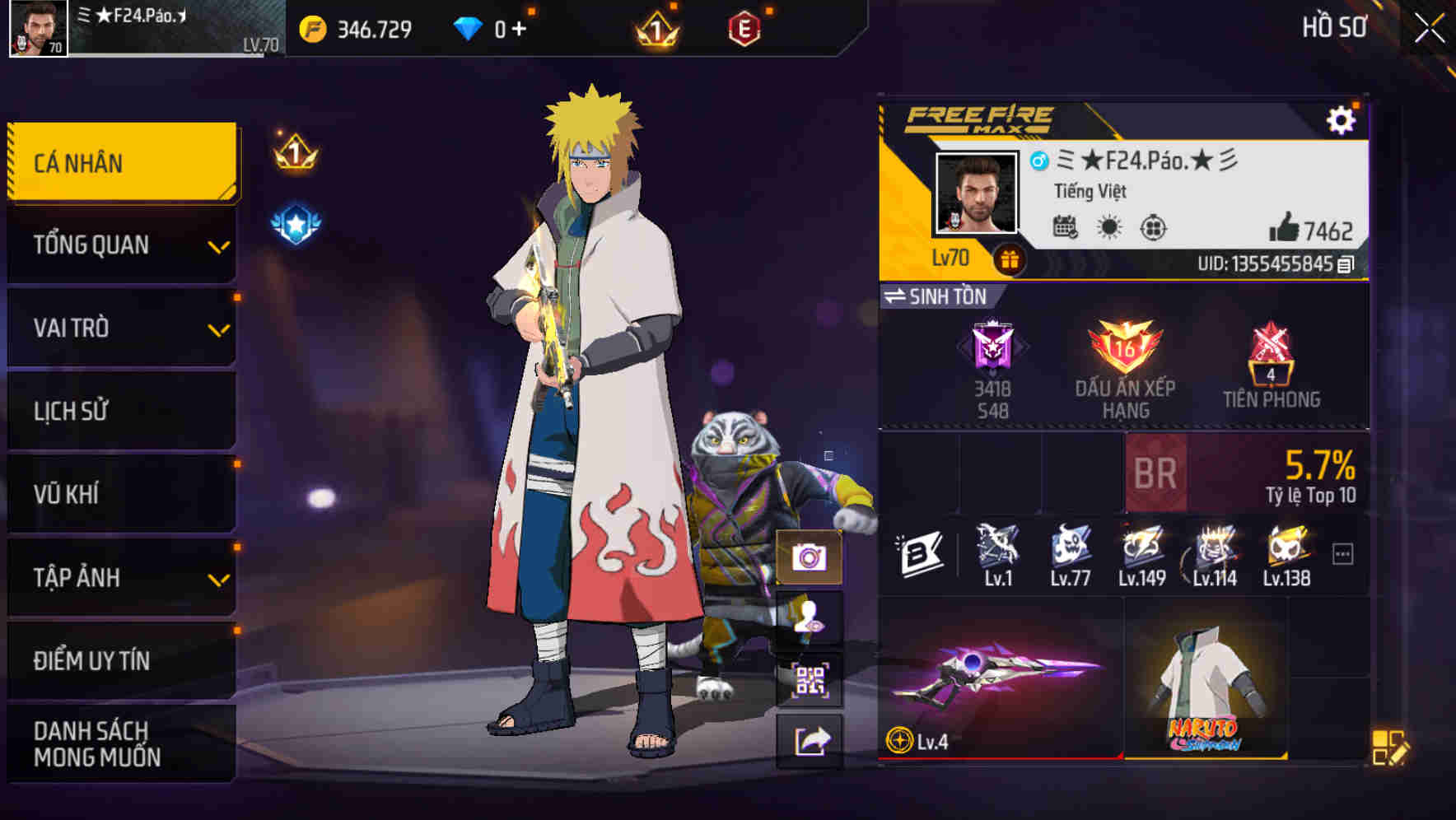The width and height of the screenshot is (1456, 820).
Task: Open profile settings via the gear icon
Action: 1343,118
